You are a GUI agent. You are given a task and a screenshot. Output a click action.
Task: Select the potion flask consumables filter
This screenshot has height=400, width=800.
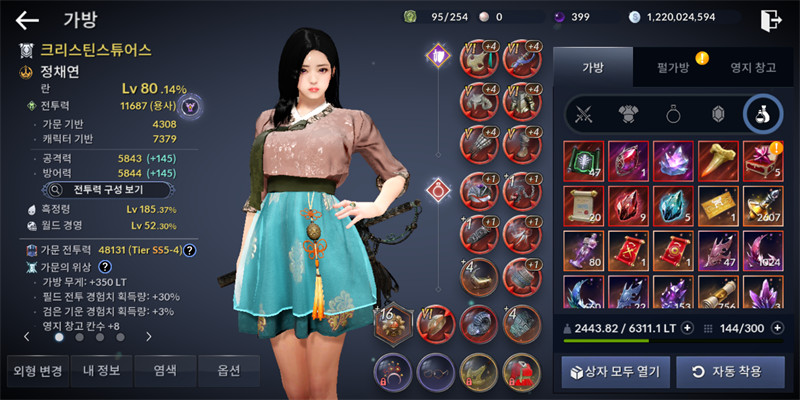click(x=762, y=115)
